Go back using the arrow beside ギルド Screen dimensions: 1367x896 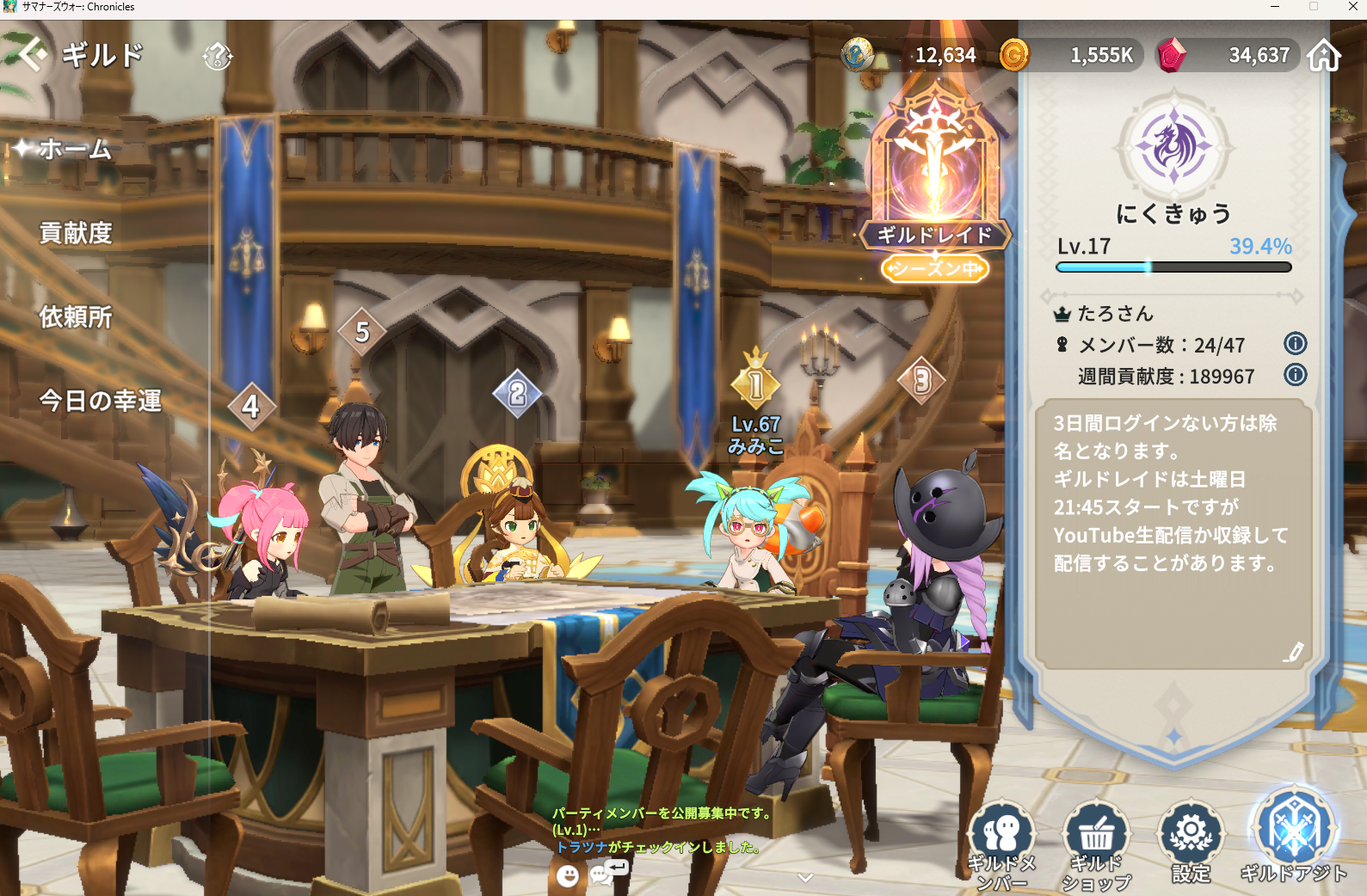pos(31,55)
